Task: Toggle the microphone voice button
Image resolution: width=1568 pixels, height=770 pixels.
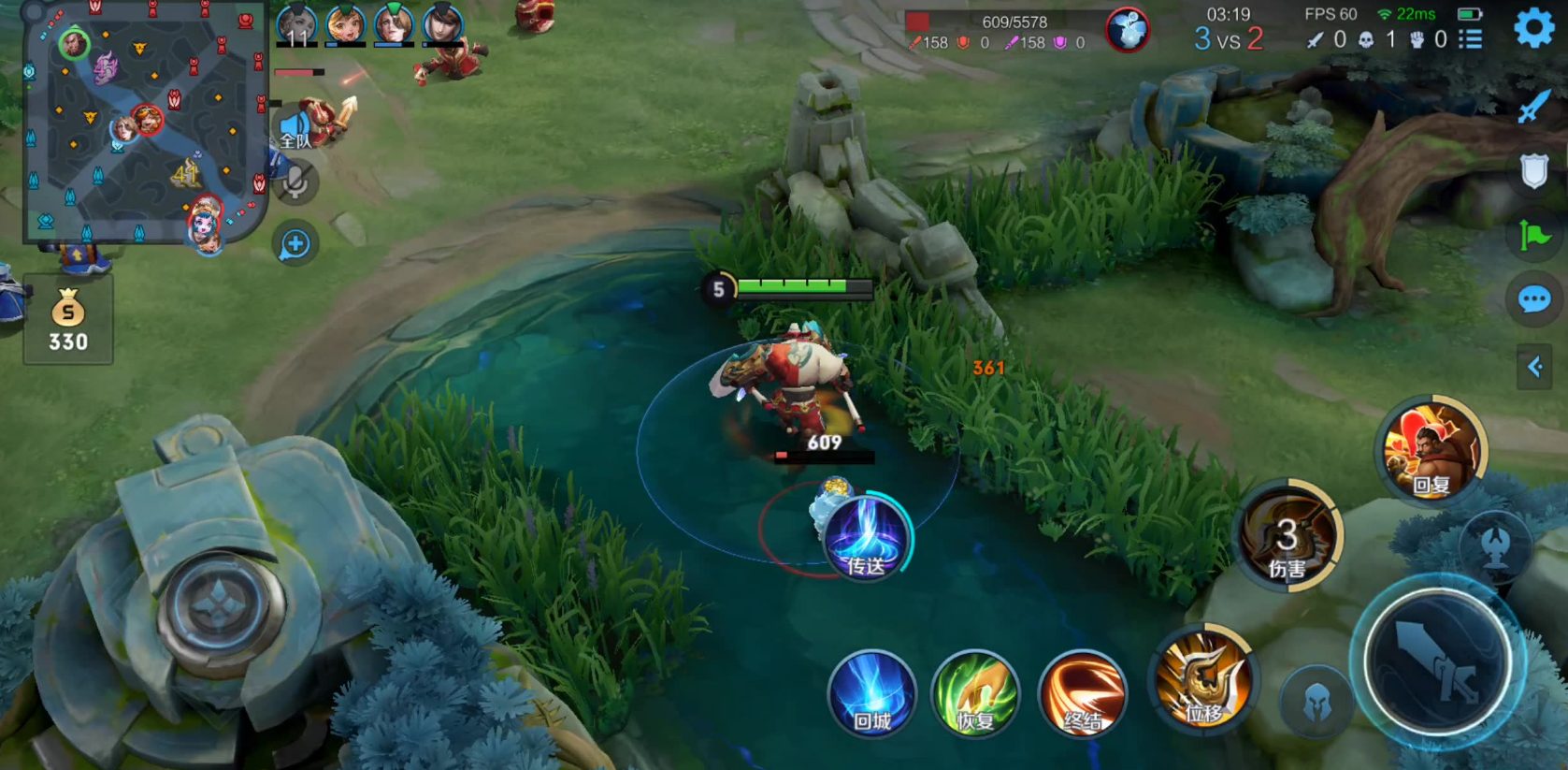Action: (295, 182)
